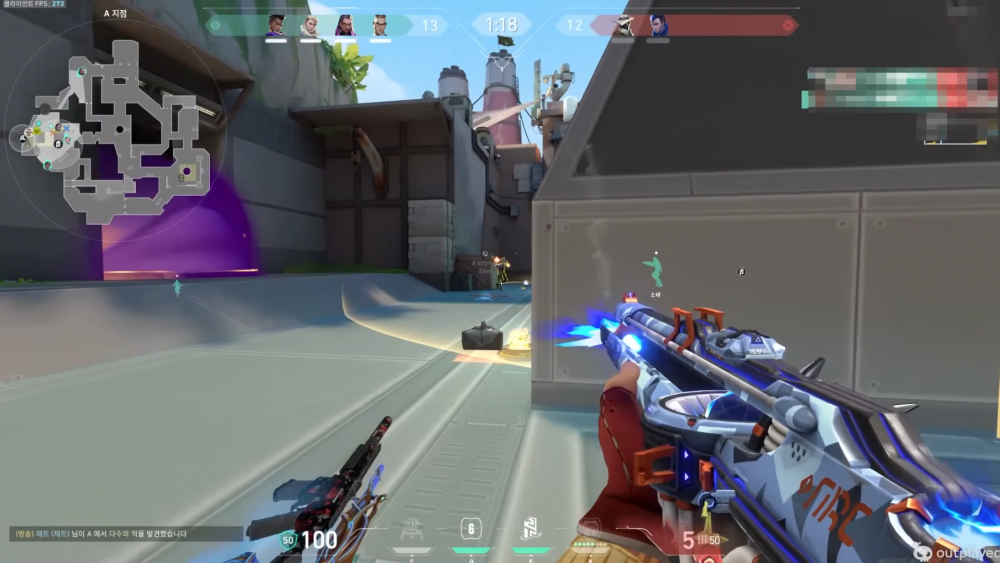
Task: Activate the Rendezvous teleport ability icon
Action: tap(531, 529)
